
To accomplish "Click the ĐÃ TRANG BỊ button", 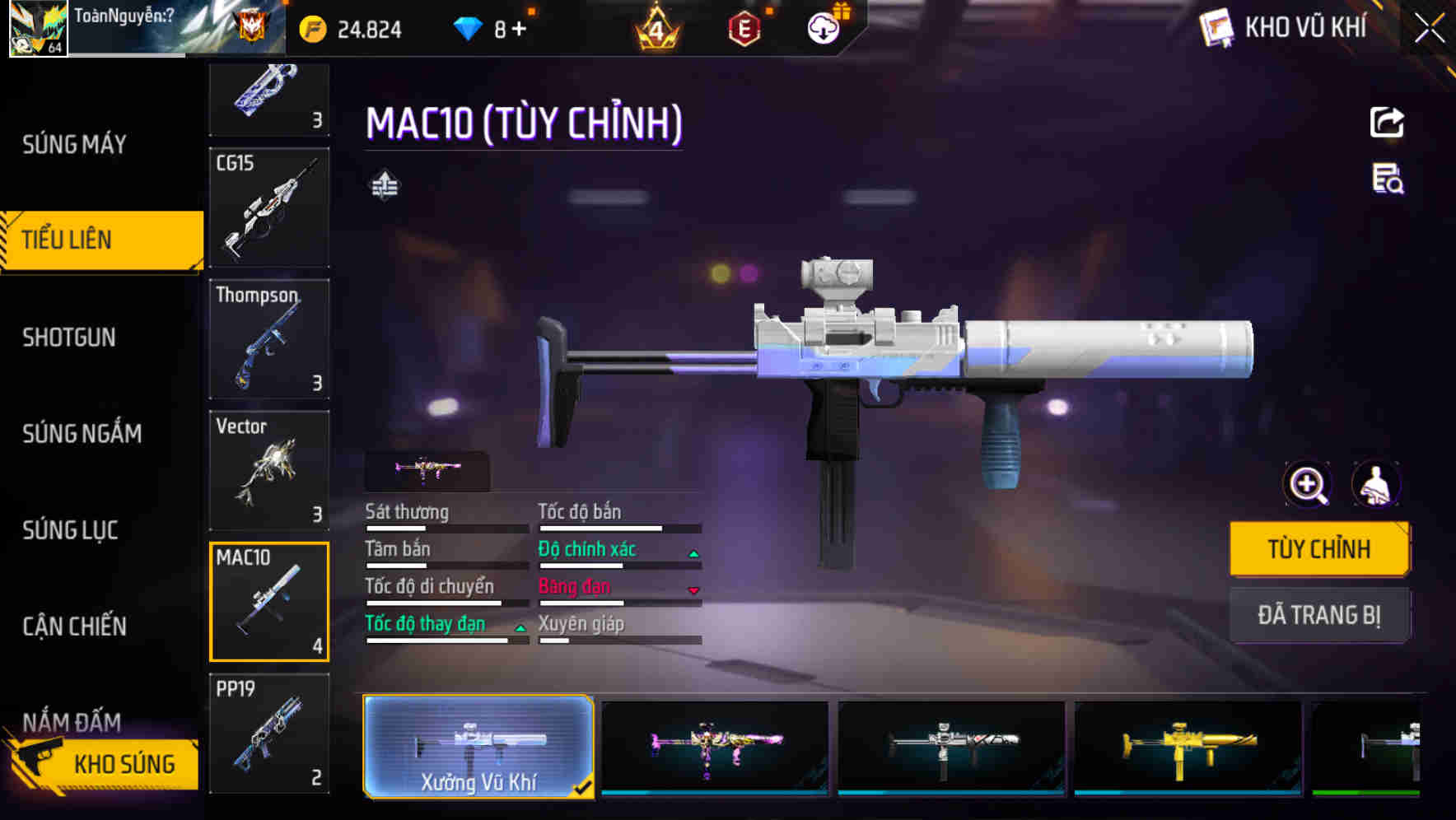I will coord(1319,615).
